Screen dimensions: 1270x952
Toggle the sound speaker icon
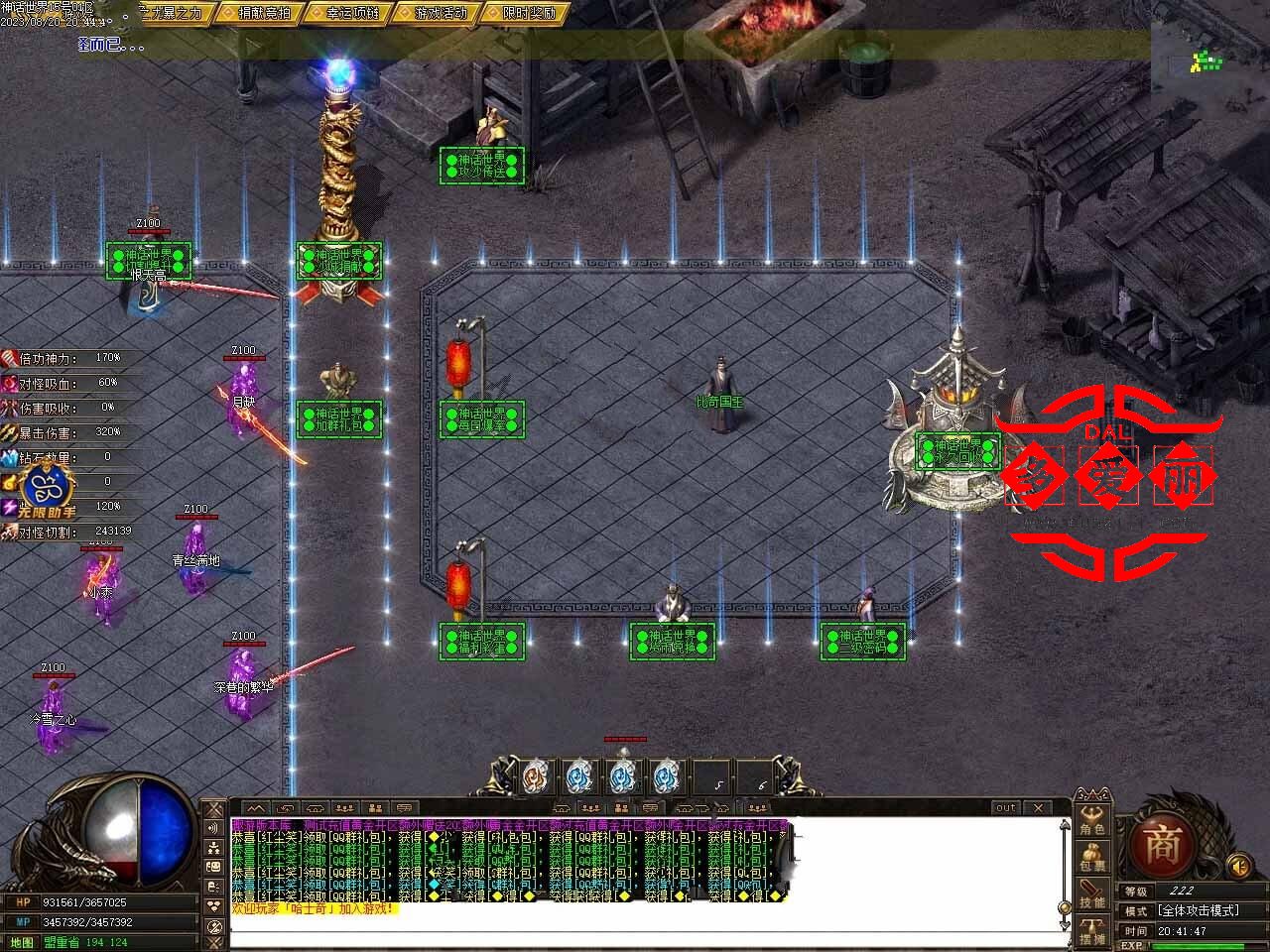(1238, 867)
